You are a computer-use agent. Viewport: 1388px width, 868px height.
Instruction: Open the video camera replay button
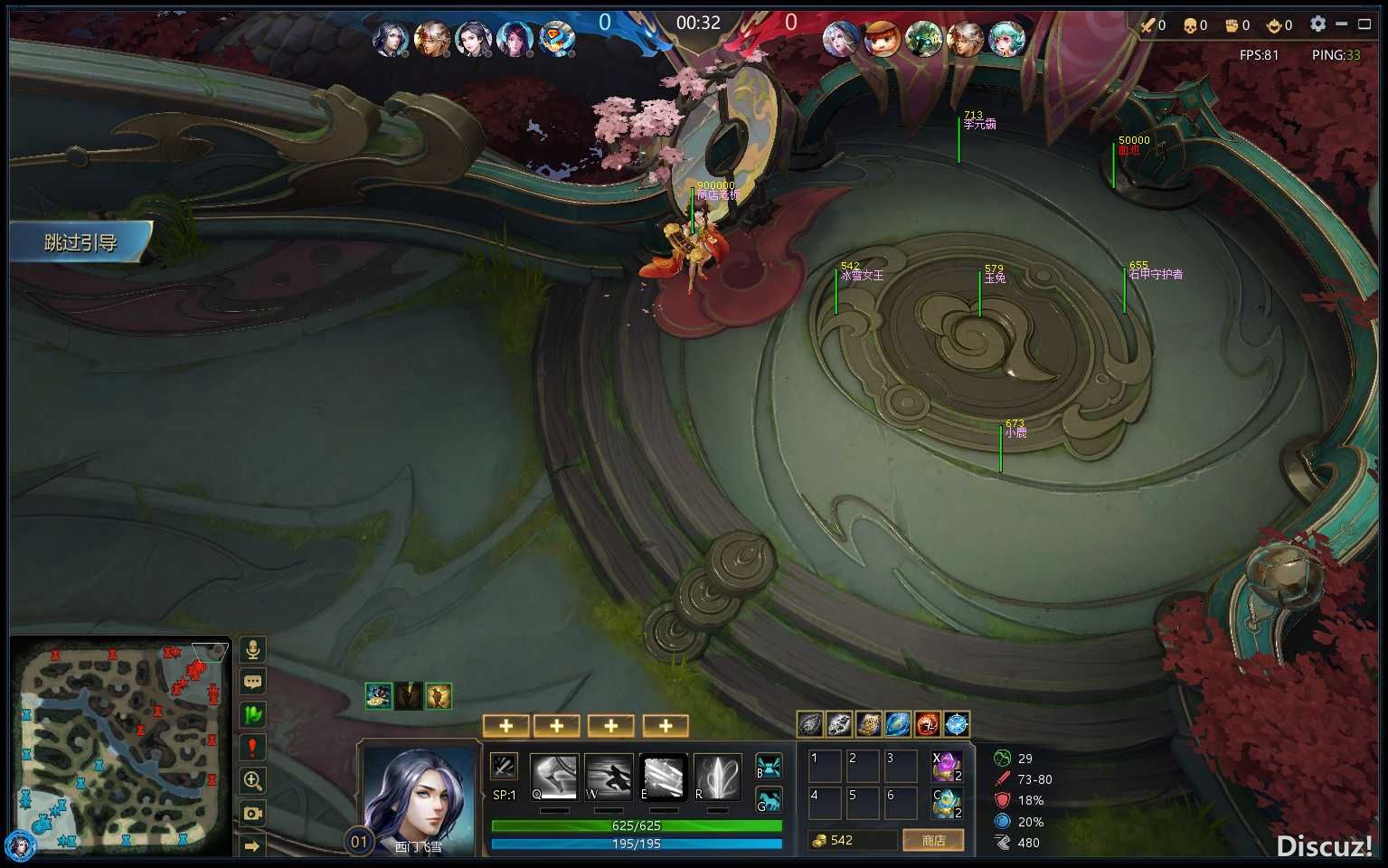[x=253, y=813]
